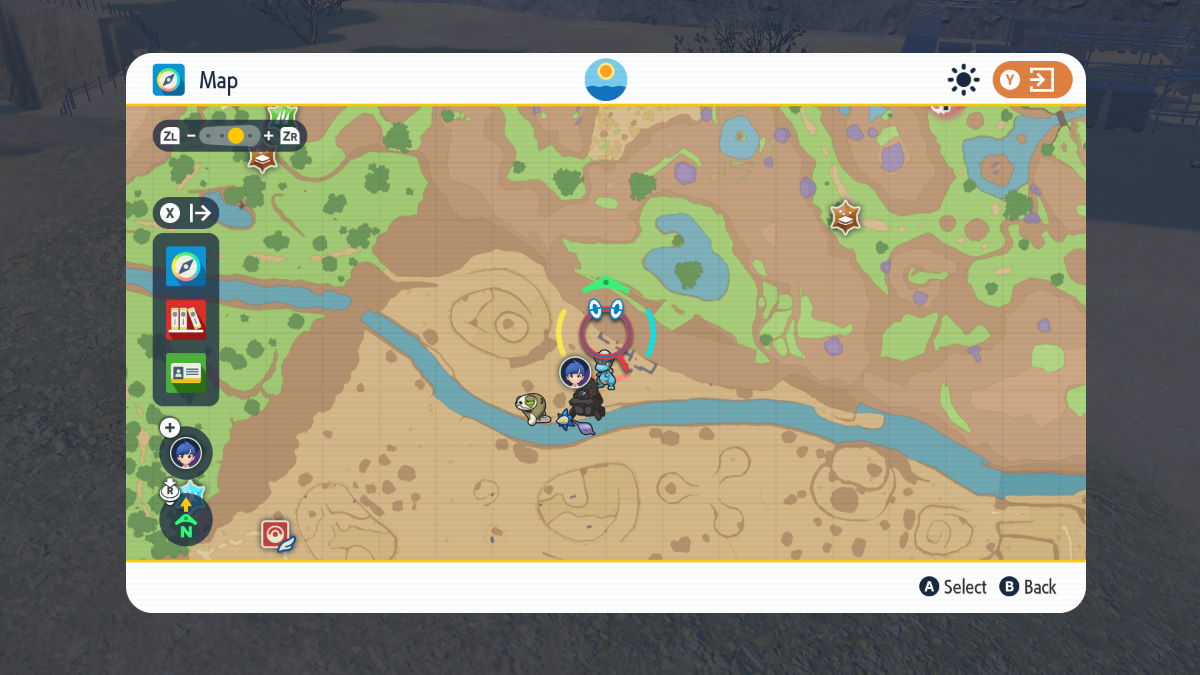Select the black rock pile Pokémon icon
The image size is (1200, 675).
pyautogui.click(x=588, y=404)
